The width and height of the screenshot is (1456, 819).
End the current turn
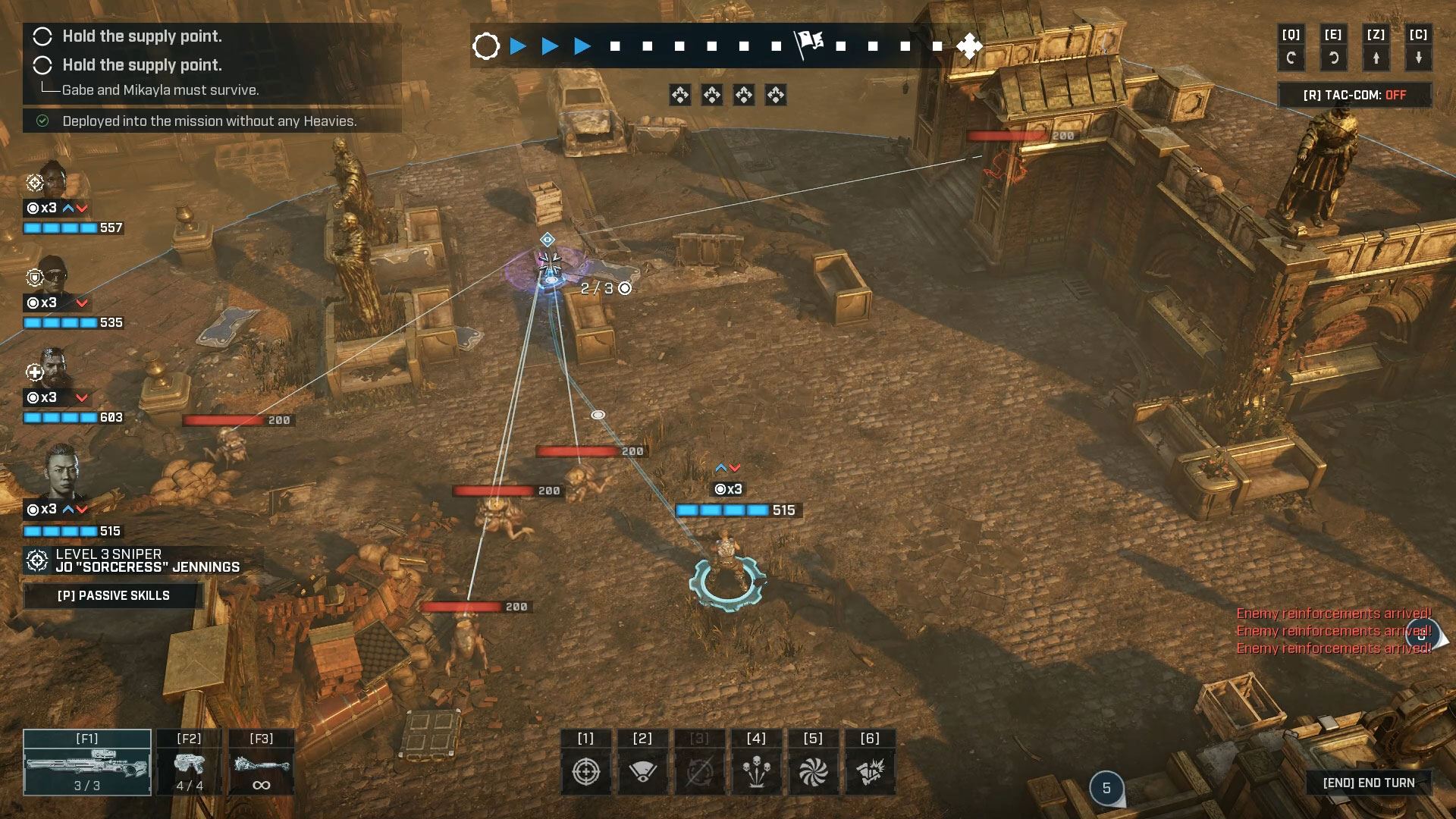[1368, 783]
